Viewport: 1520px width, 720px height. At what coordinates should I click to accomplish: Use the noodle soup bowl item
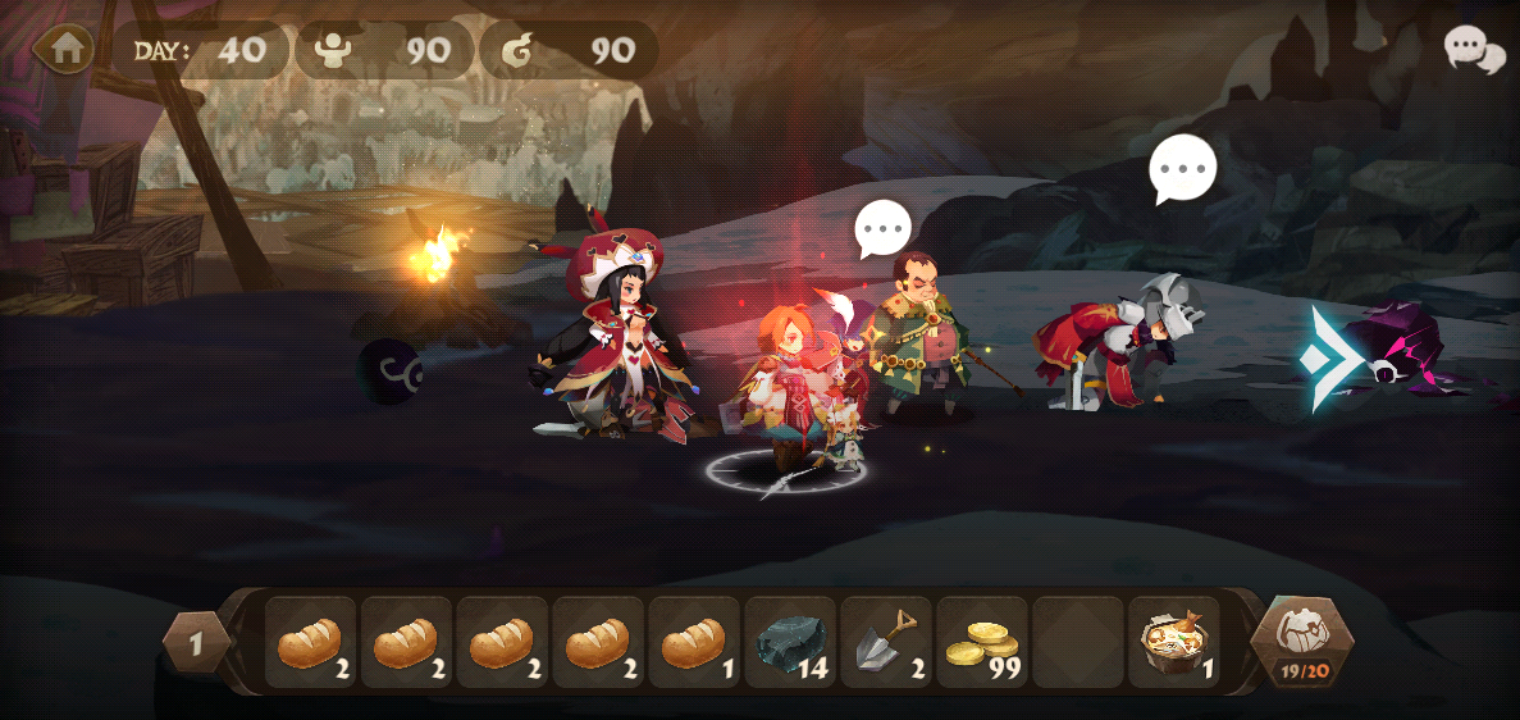coord(1174,642)
